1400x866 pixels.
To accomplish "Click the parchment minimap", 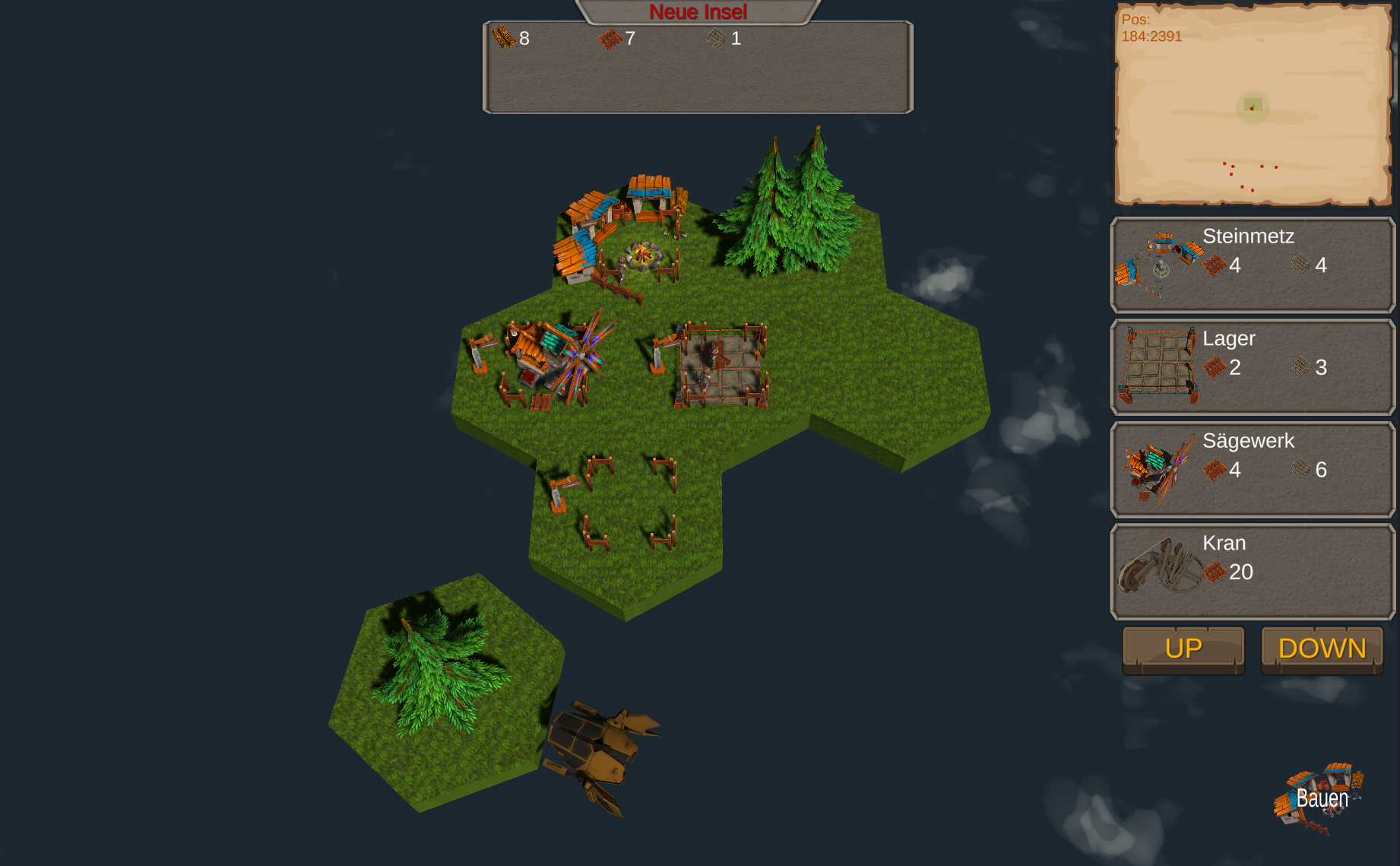I will pyautogui.click(x=1252, y=105).
